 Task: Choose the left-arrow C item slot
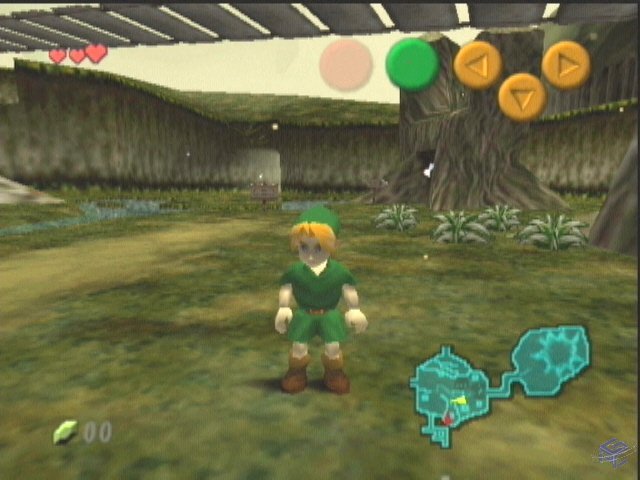tap(478, 66)
